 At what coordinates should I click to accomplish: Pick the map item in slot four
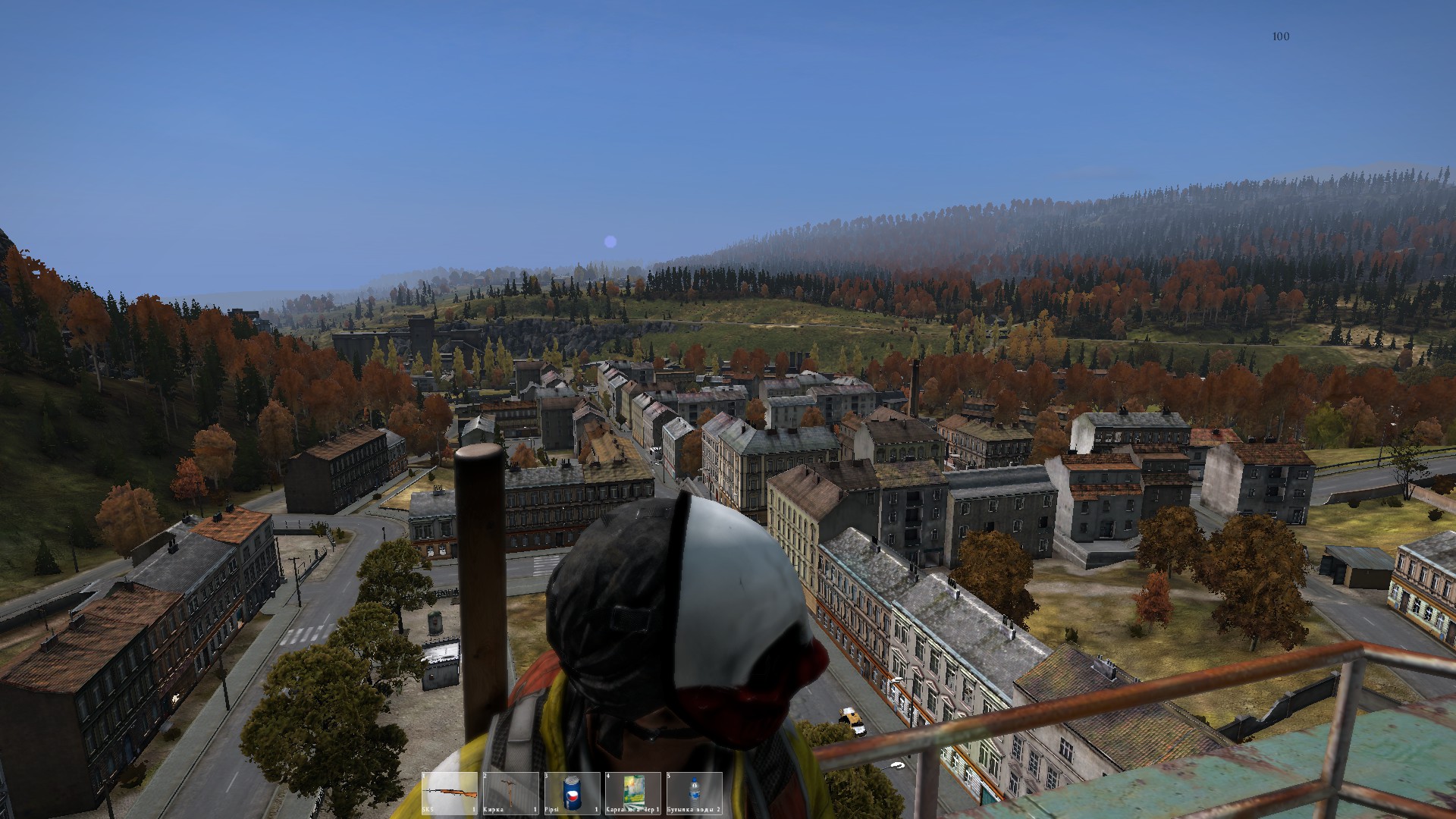(632, 792)
